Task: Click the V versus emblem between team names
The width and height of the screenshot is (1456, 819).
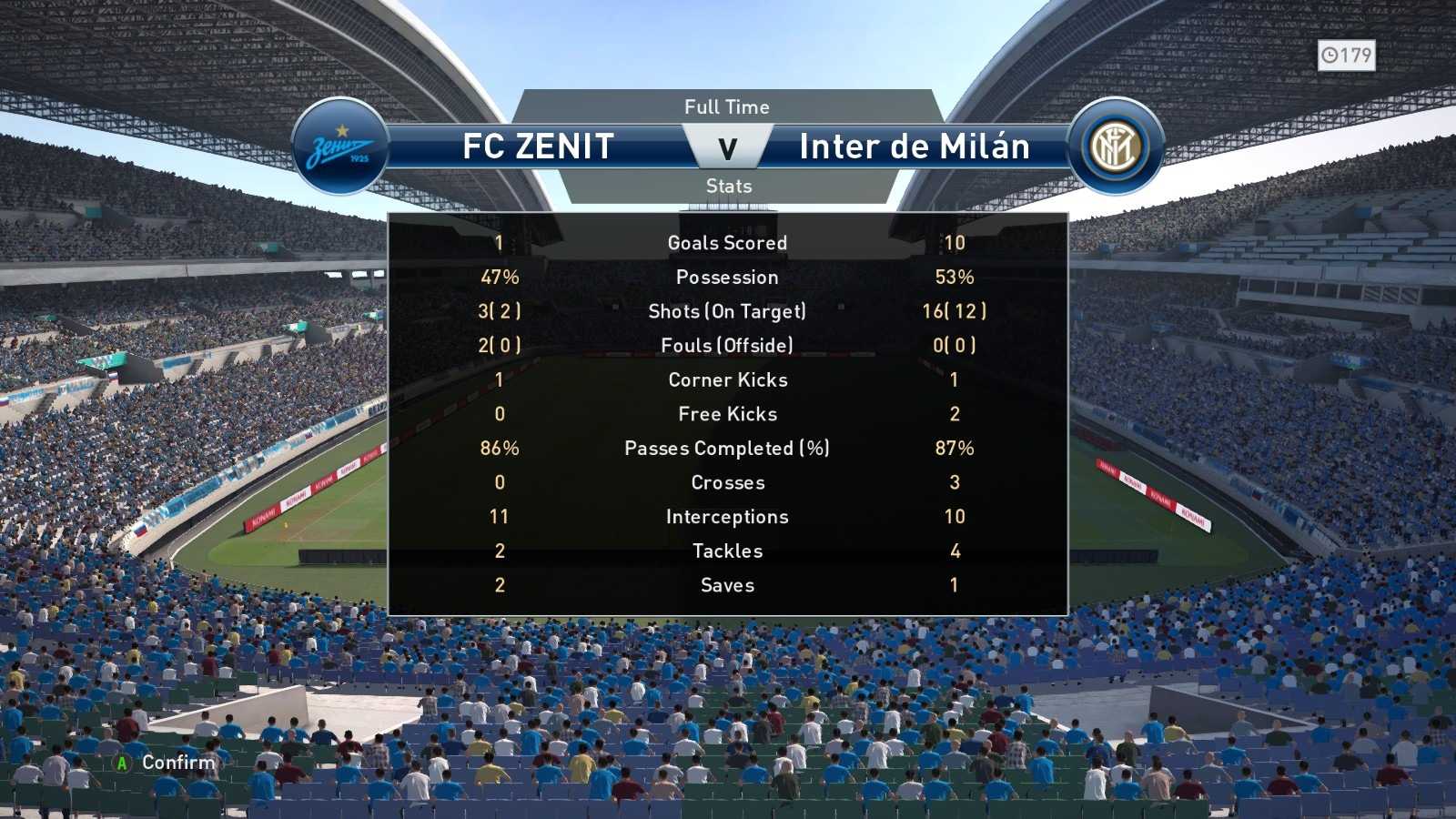Action: [729, 146]
